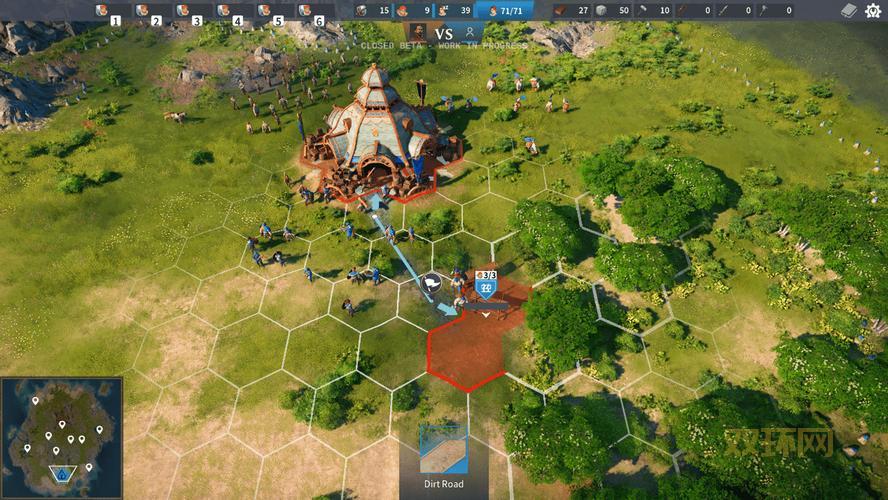The image size is (888, 500).
Task: Click the island minimap
Action: (x=61, y=437)
